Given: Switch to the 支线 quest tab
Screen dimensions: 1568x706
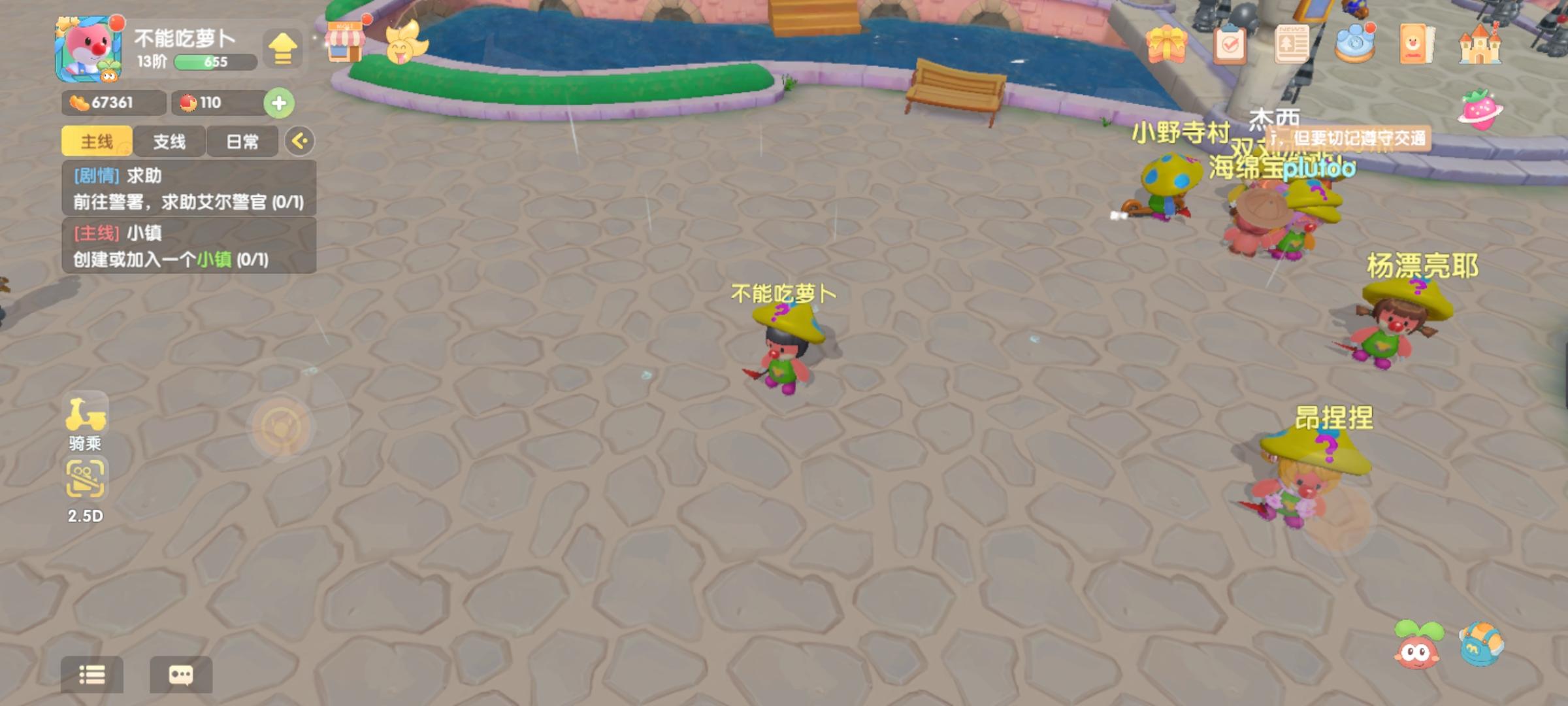Looking at the screenshot, I should pyautogui.click(x=170, y=141).
